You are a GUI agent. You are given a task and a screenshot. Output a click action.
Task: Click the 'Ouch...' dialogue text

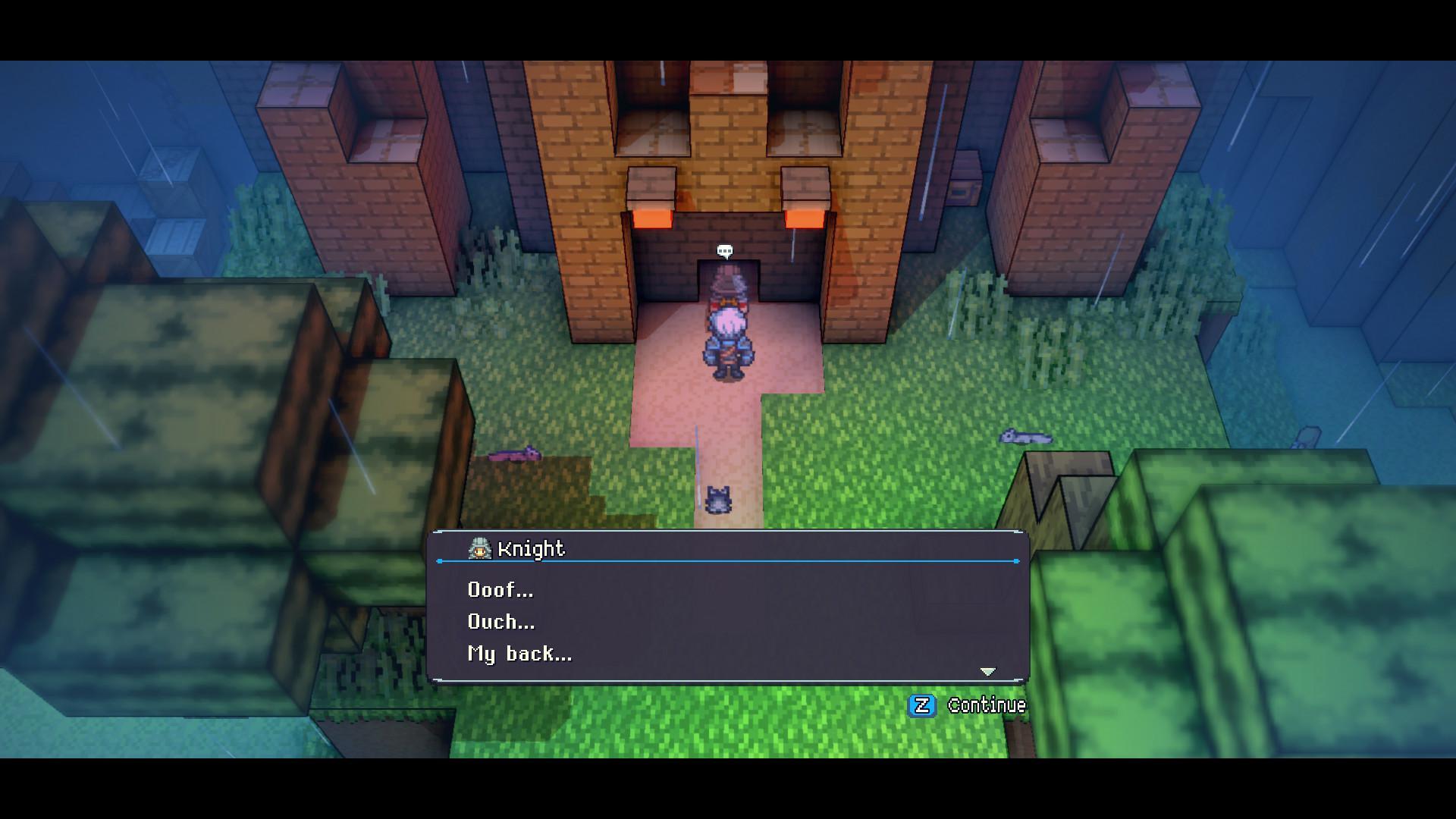point(500,623)
